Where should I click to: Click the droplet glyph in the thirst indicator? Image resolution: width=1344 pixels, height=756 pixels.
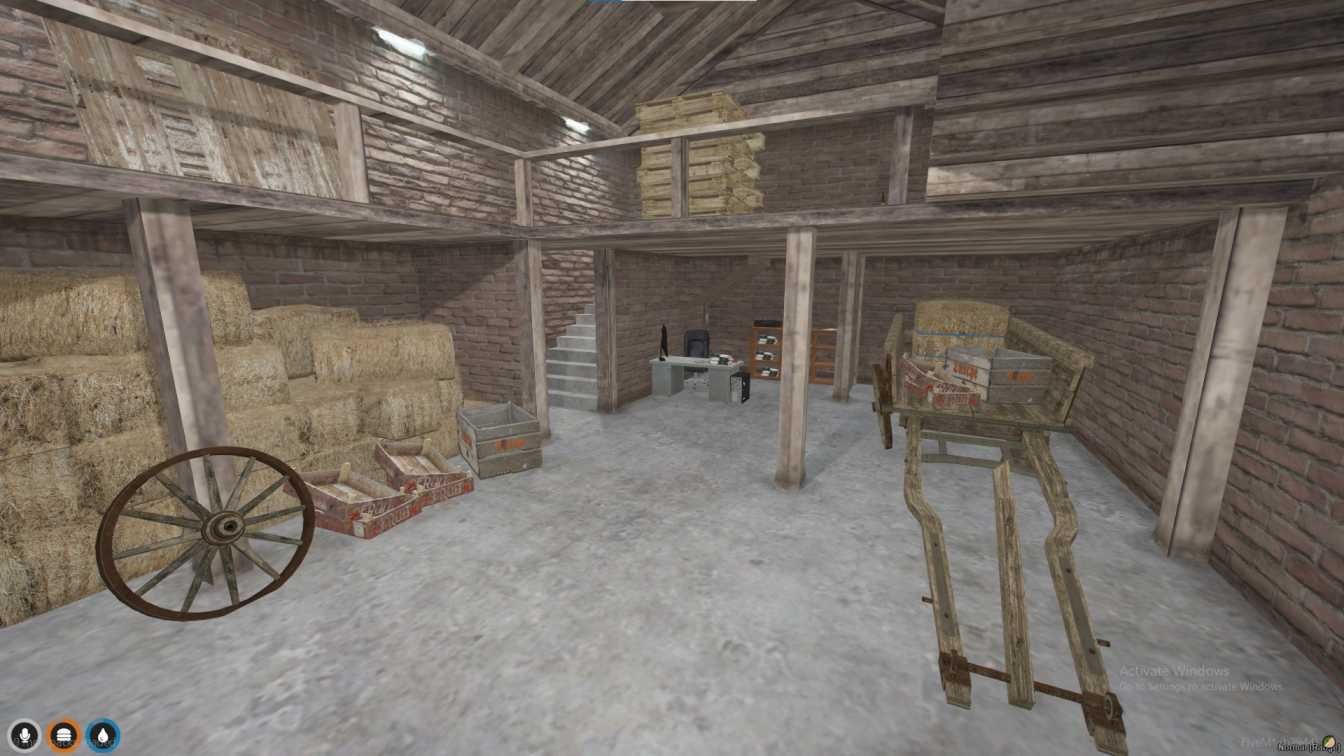click(102, 735)
